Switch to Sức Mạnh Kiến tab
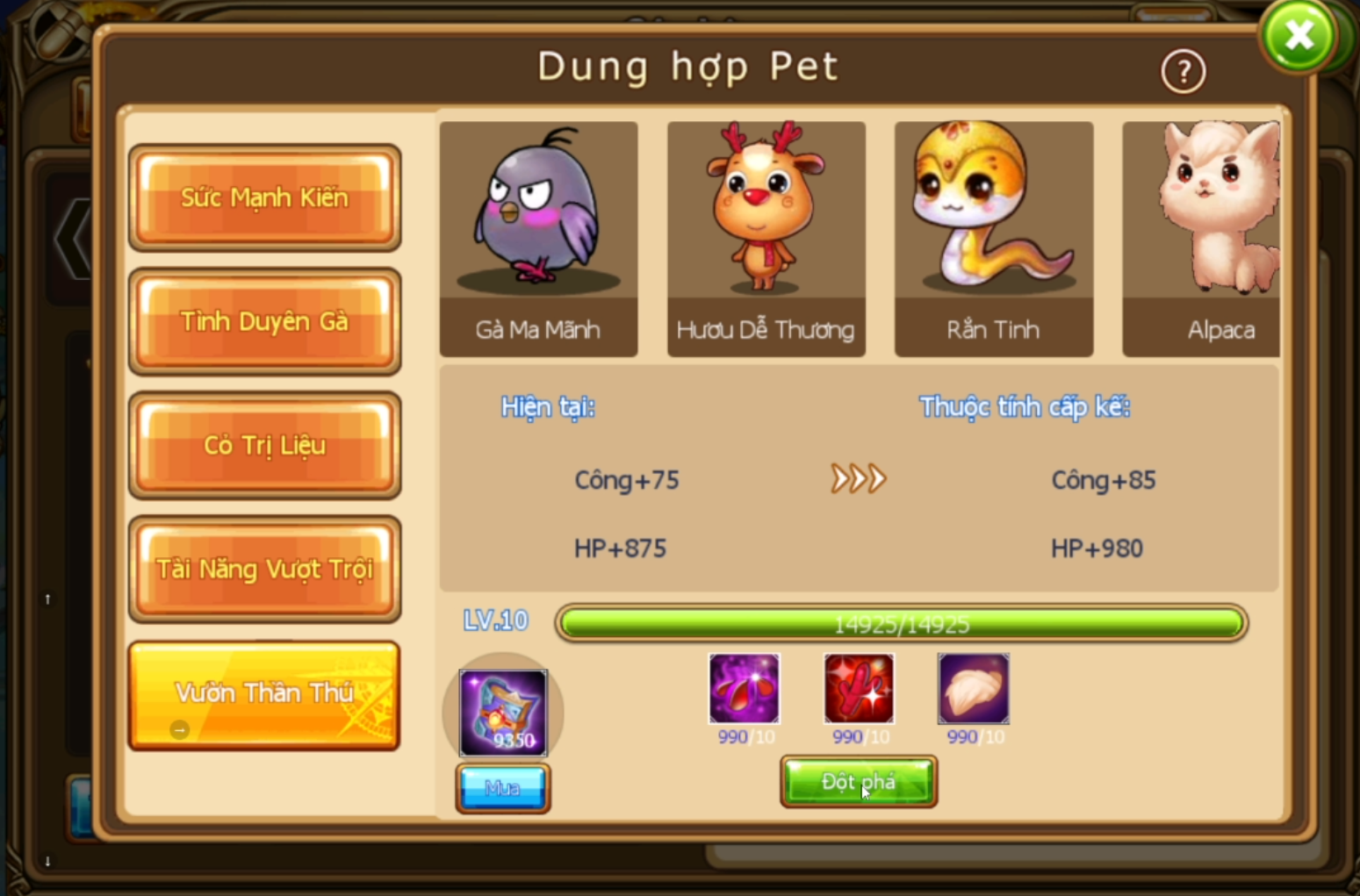 coord(264,197)
